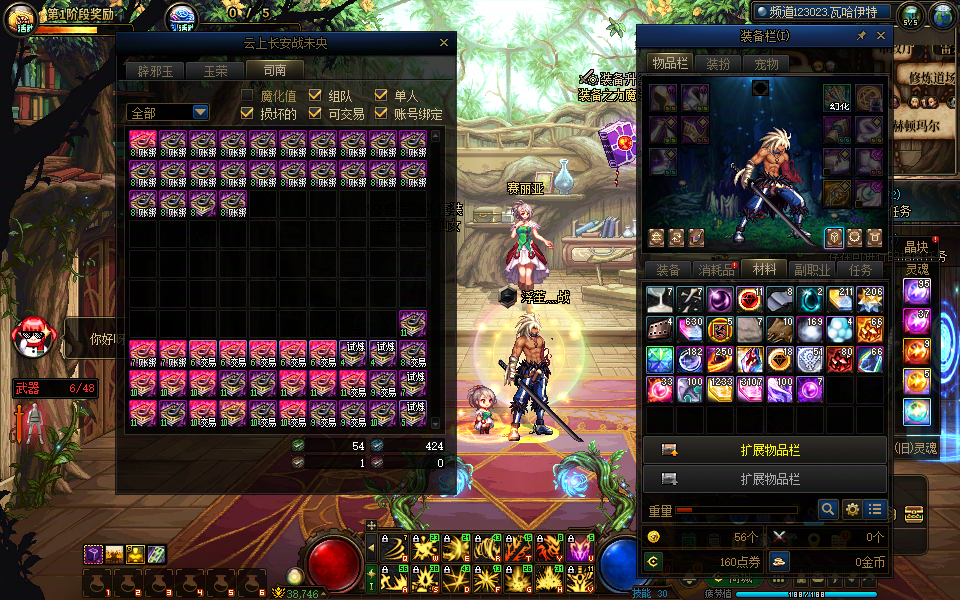The height and width of the screenshot is (600, 960).
Task: Open the 全部 filter dropdown
Action: tap(167, 113)
